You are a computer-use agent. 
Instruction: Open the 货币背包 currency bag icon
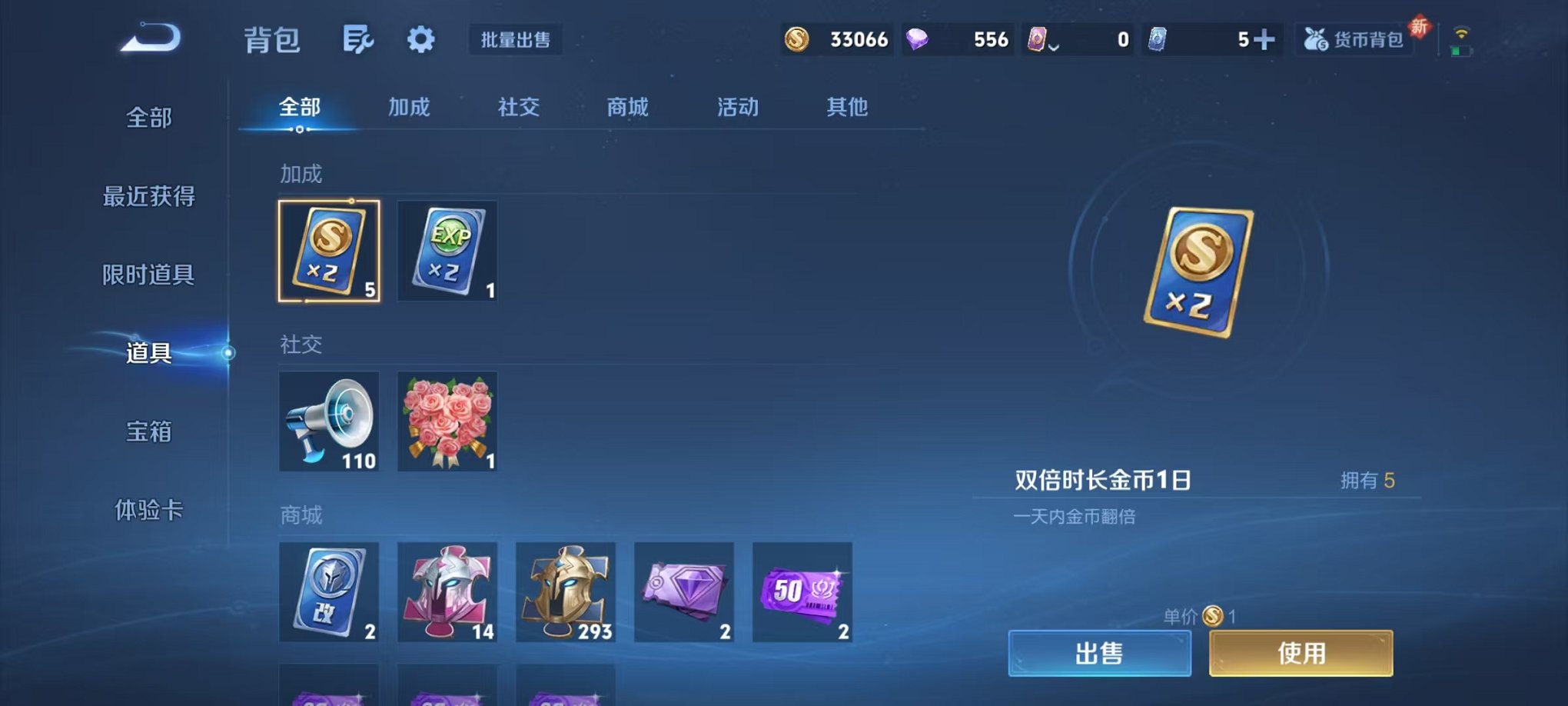tap(1355, 38)
